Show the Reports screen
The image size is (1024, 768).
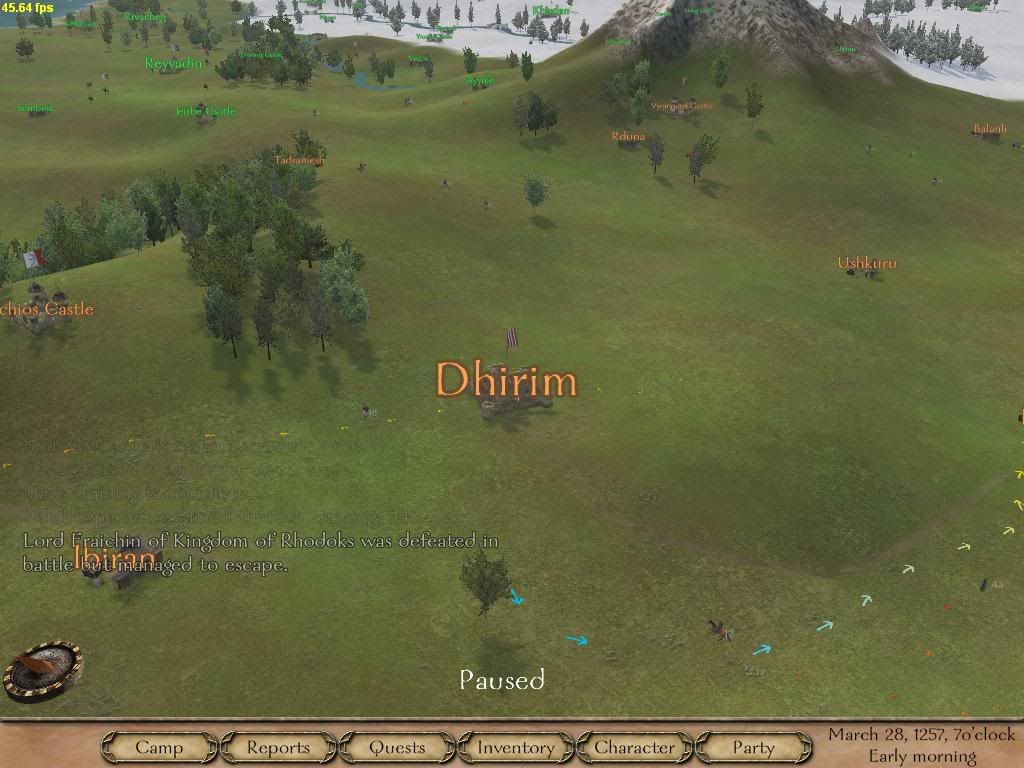278,747
